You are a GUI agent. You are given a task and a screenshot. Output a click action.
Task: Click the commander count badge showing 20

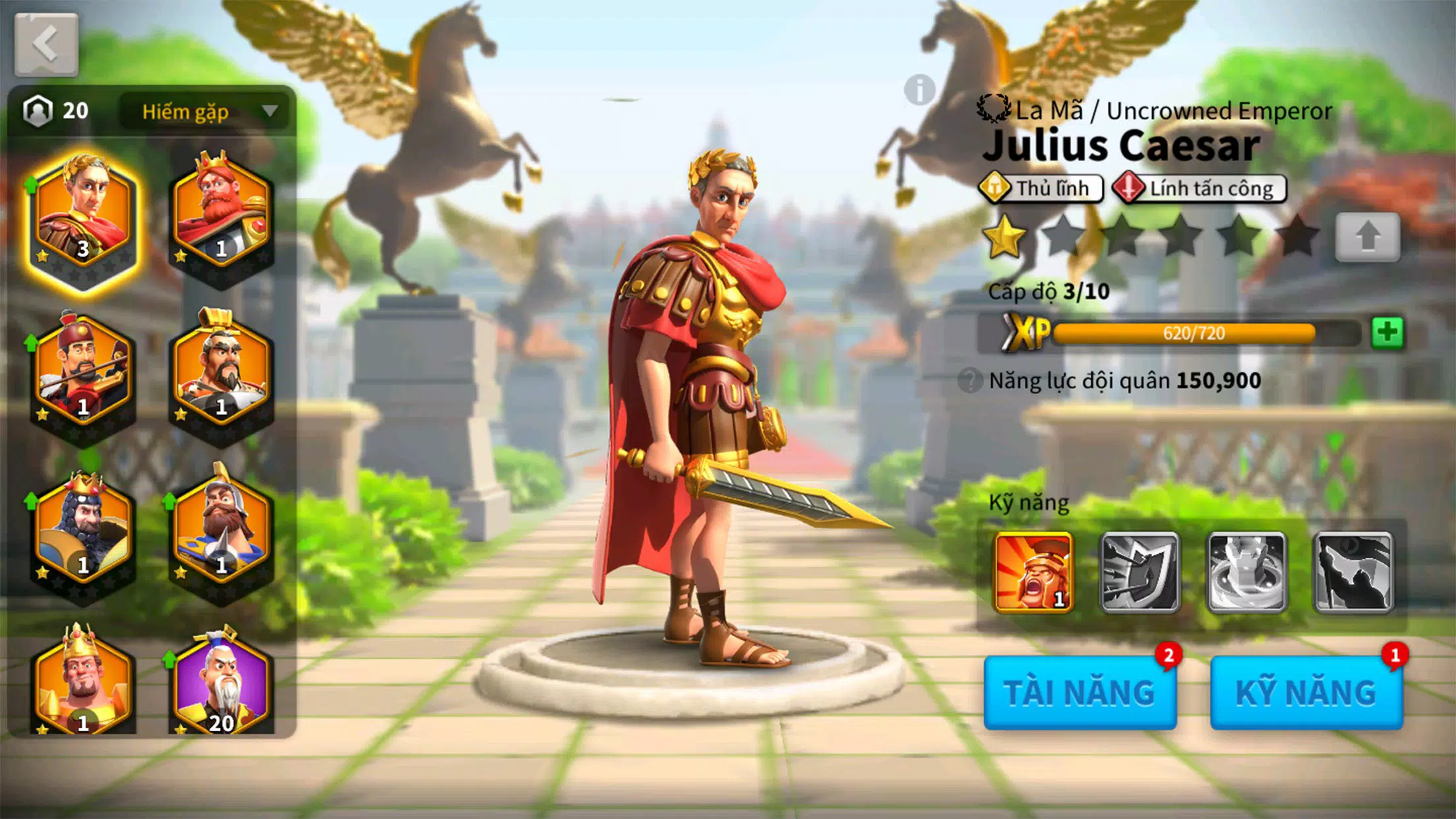click(56, 111)
